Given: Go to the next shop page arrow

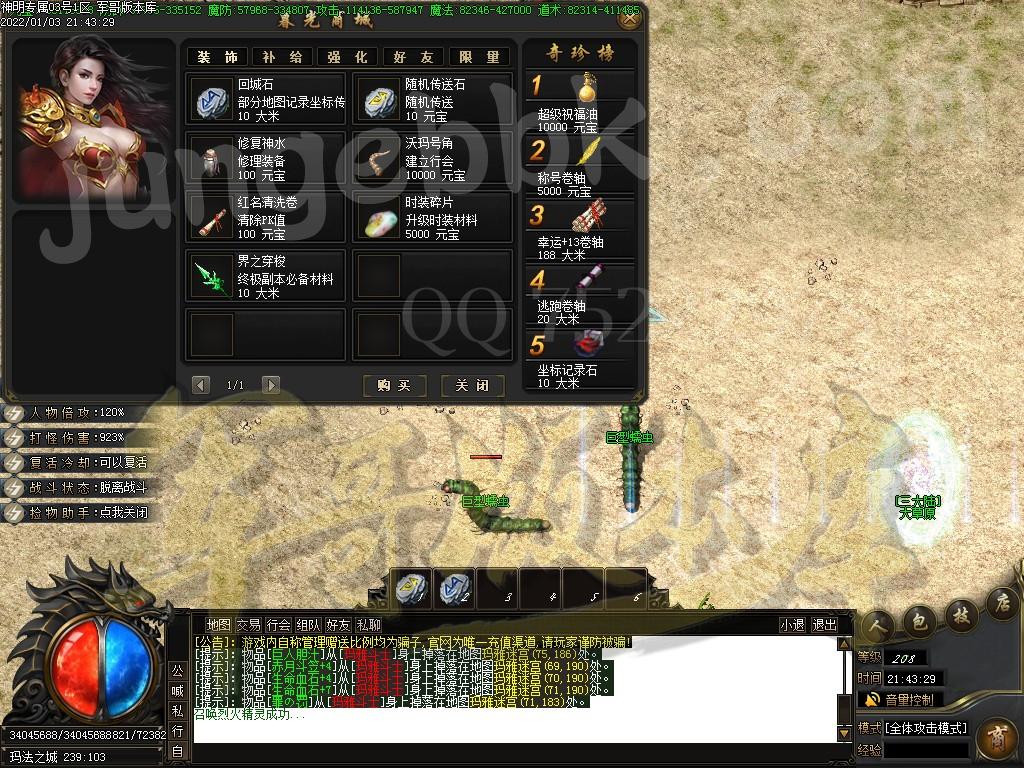Looking at the screenshot, I should tap(270, 385).
